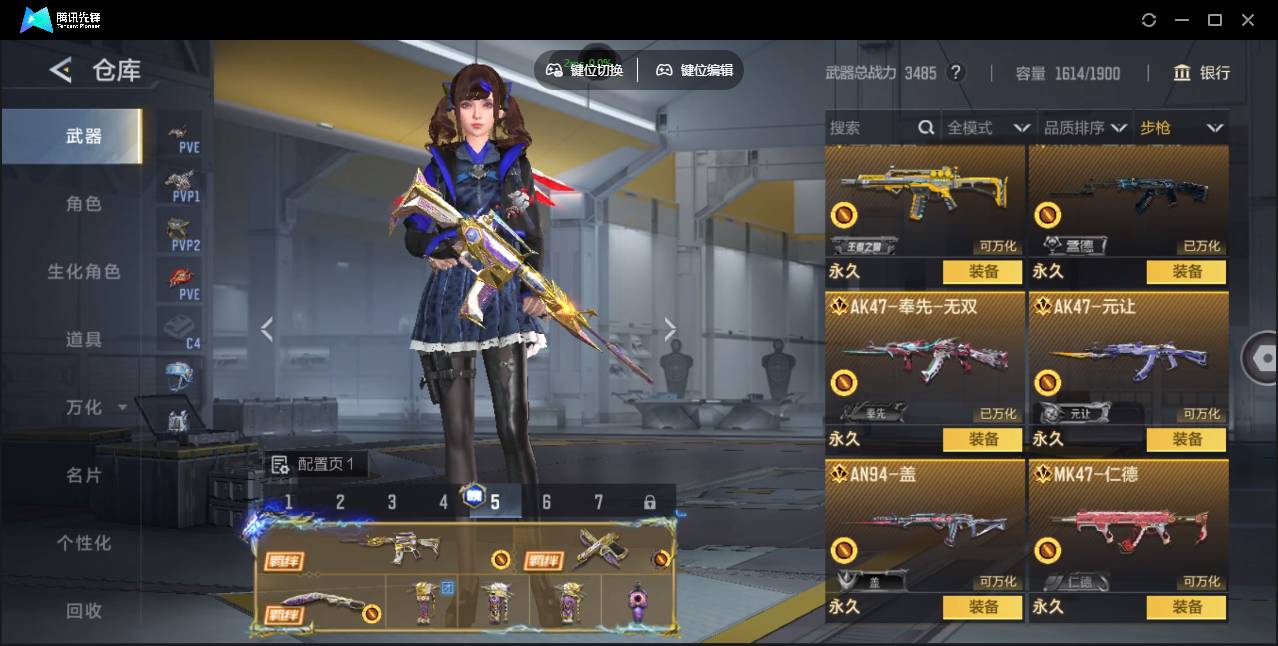Viewport: 1278px width, 646px height.
Task: Select the 道具 category
Action: 84,340
